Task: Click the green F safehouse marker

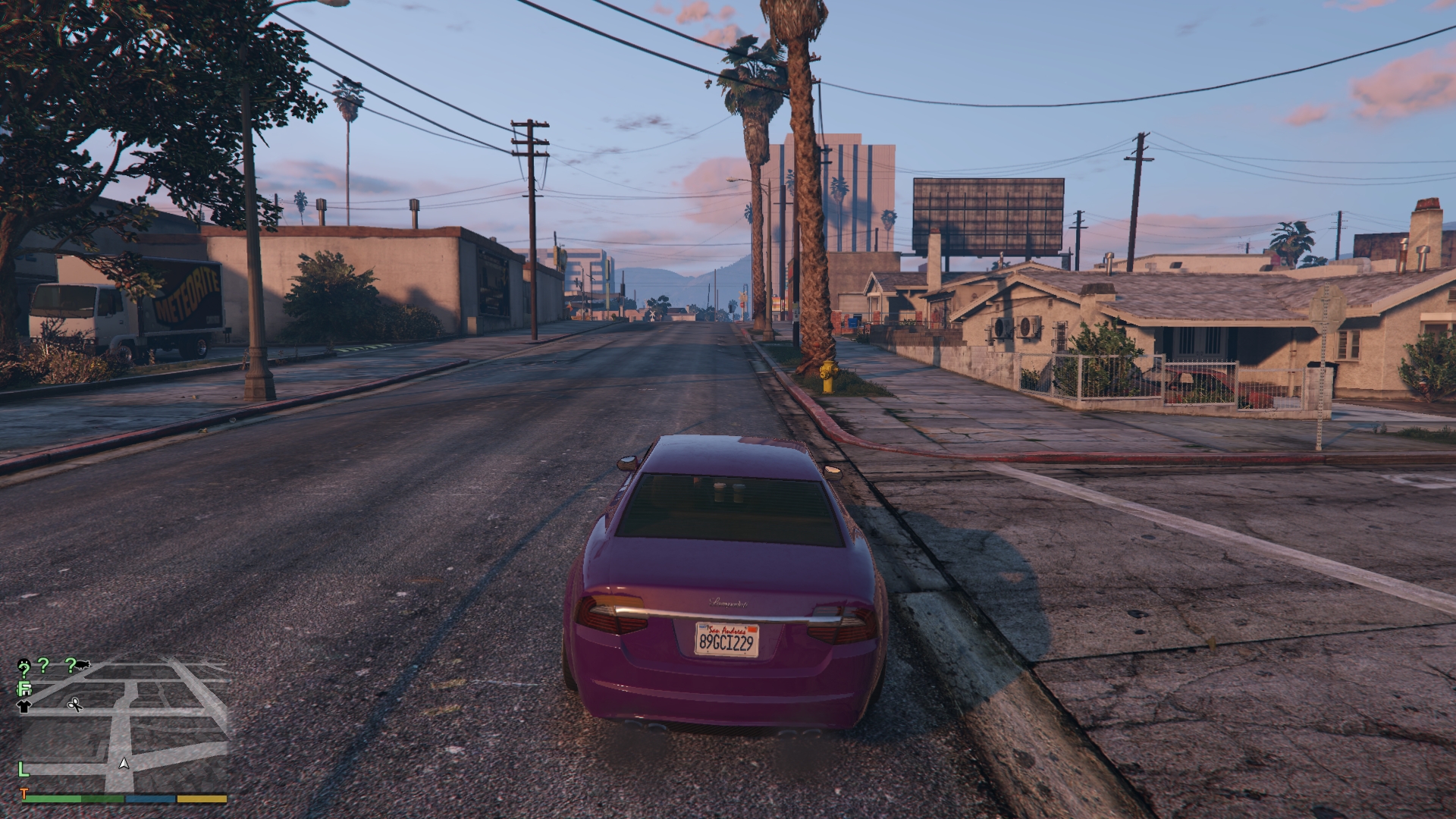Action: [24, 689]
